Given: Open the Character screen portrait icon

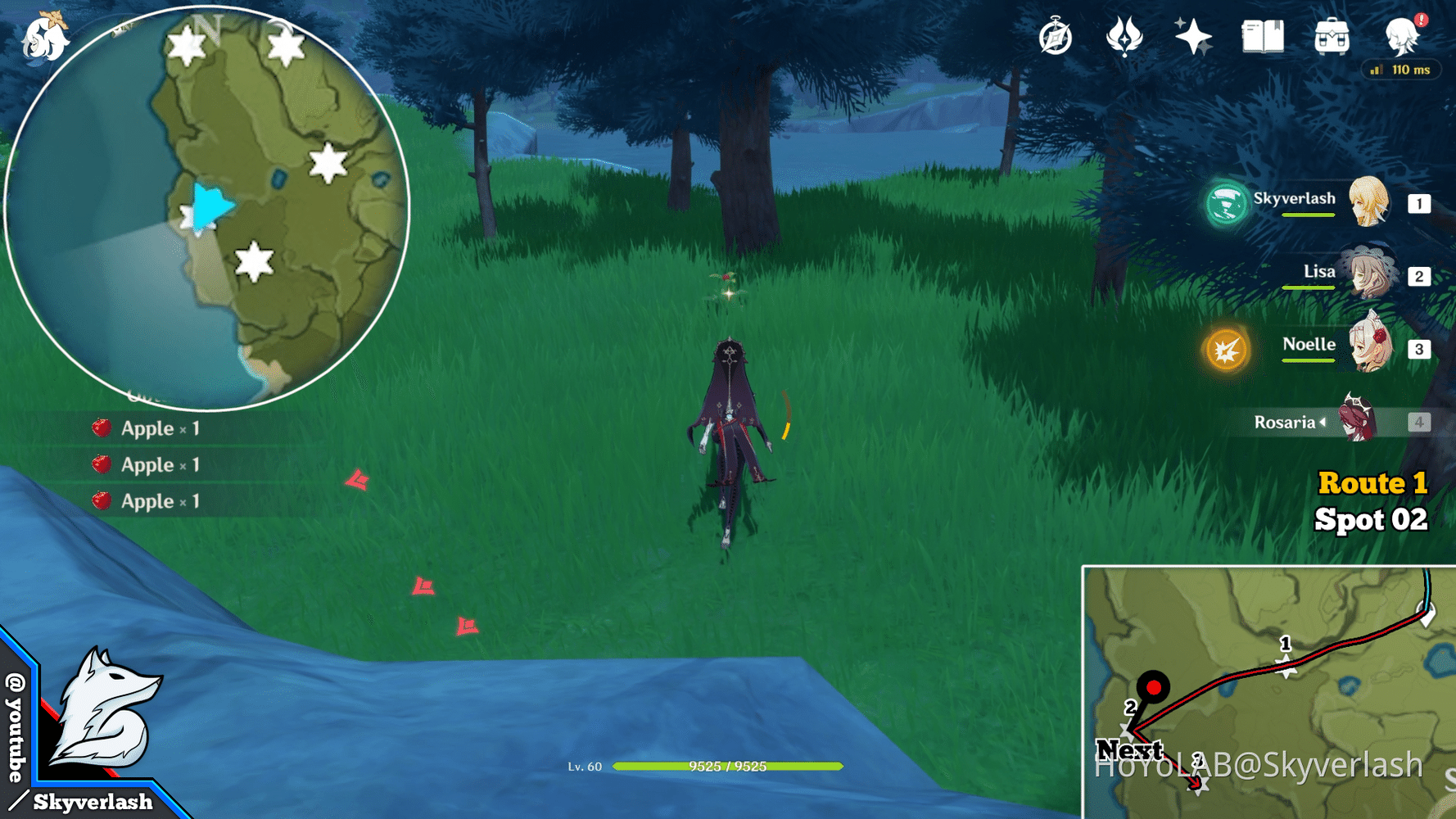Looking at the screenshot, I should (1402, 36).
